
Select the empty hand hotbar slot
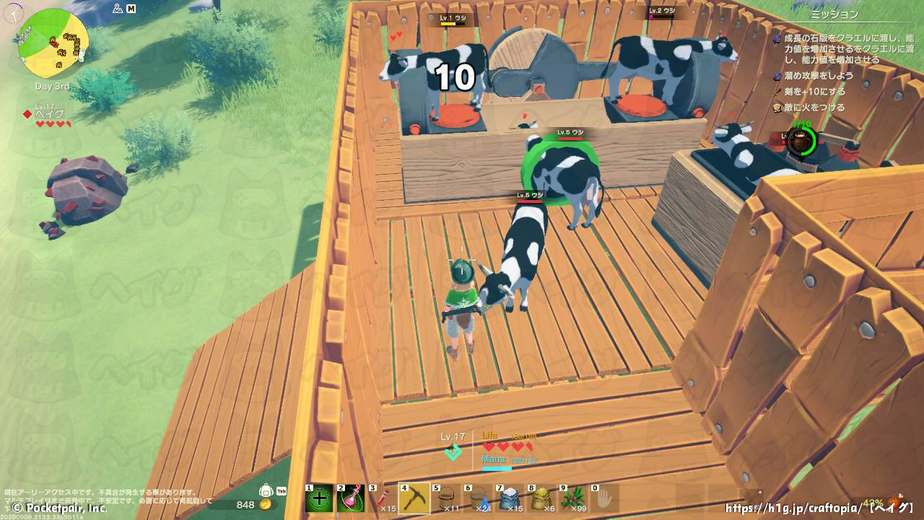[x=604, y=497]
